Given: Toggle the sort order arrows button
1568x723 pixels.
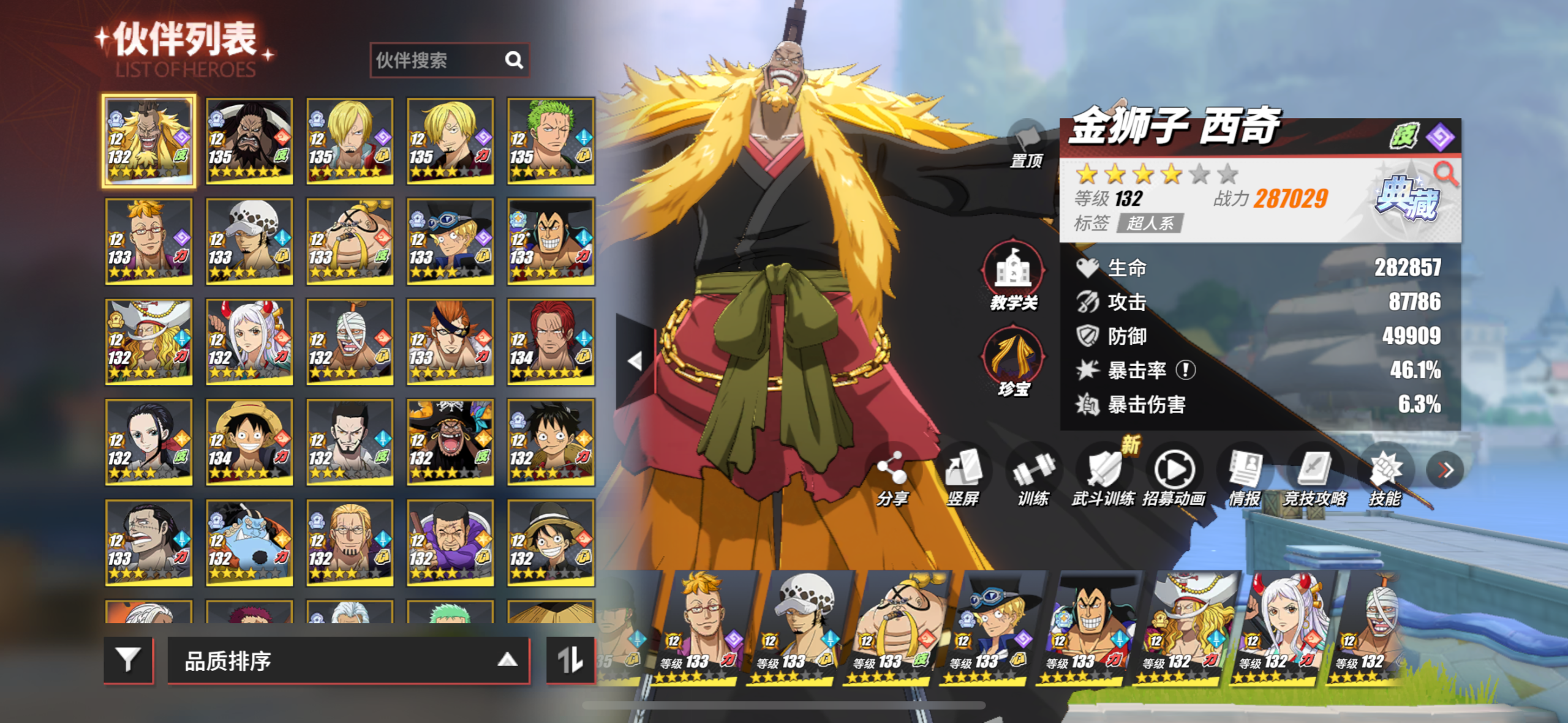Looking at the screenshot, I should [570, 660].
